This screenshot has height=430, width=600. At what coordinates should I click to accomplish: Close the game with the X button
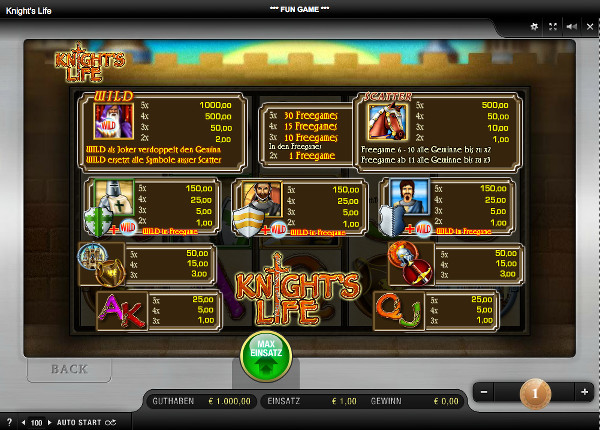pyautogui.click(x=589, y=27)
